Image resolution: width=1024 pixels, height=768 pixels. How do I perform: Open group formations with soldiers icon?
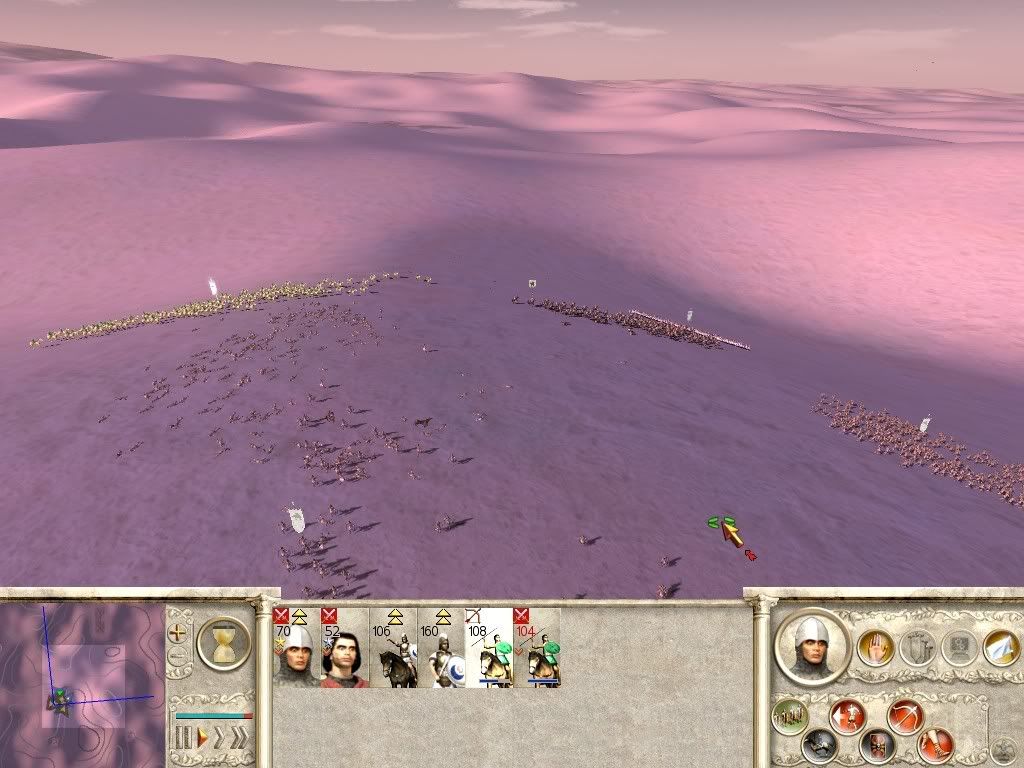coord(790,716)
